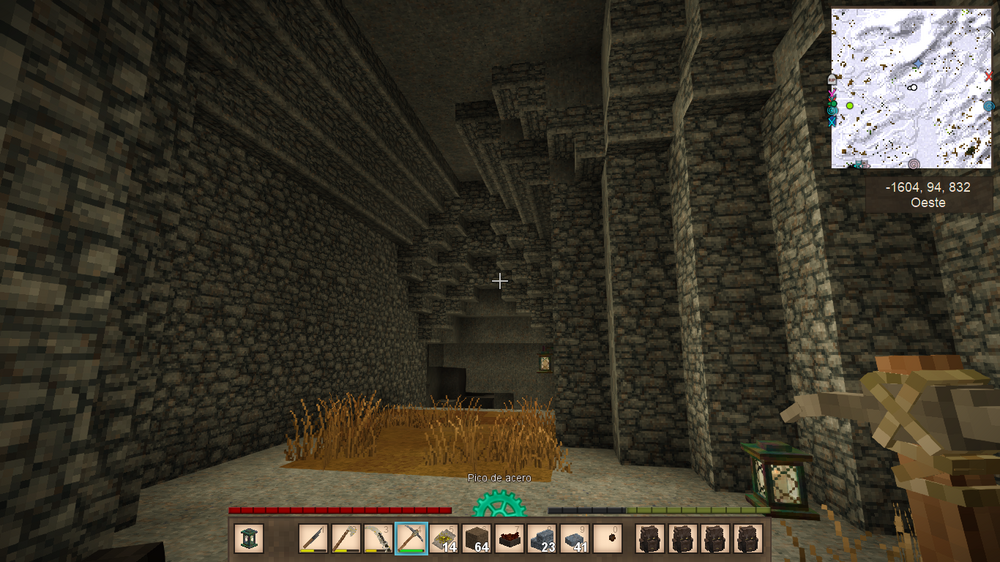Select the item stack of 14
The height and width of the screenshot is (562, 1000).
tap(444, 538)
